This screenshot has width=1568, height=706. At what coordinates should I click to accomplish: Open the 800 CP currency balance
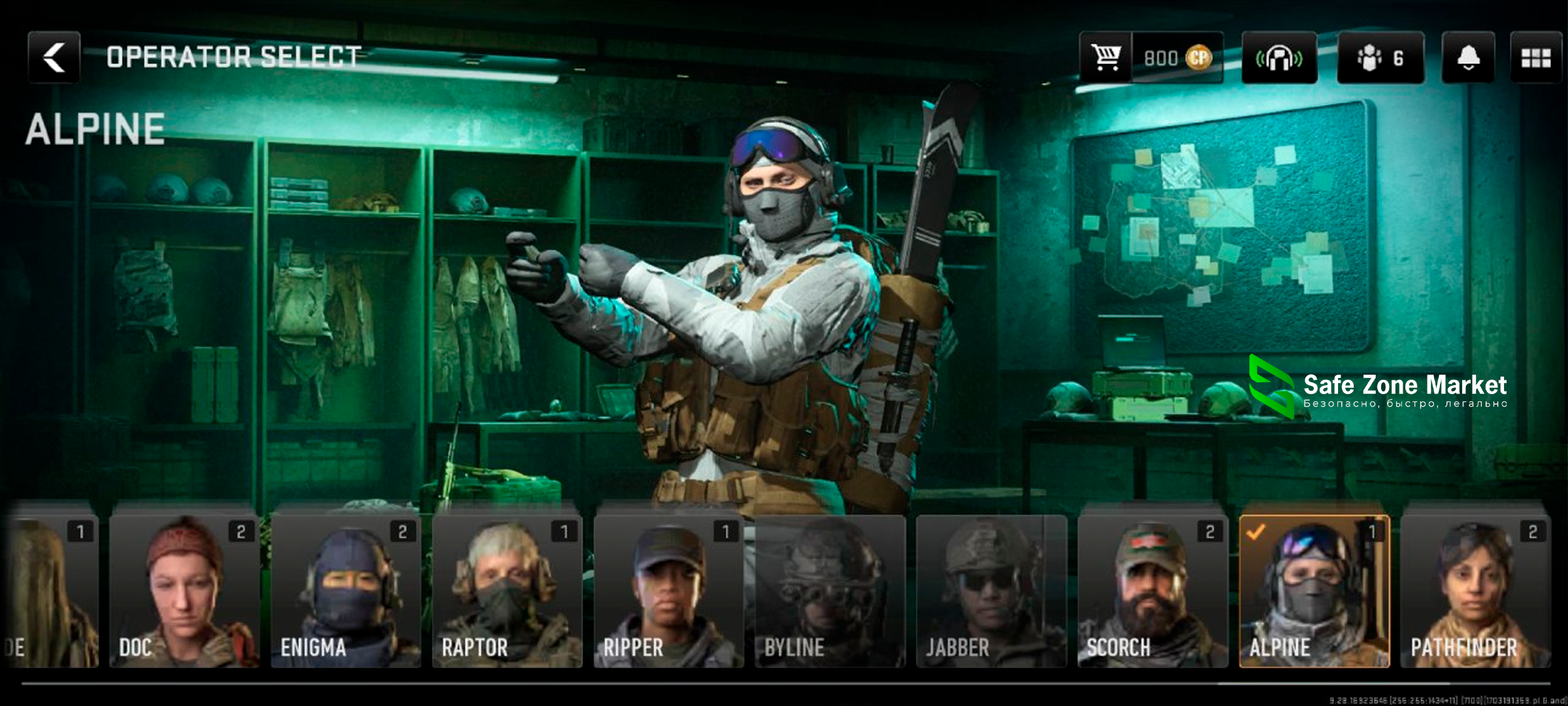(1177, 58)
